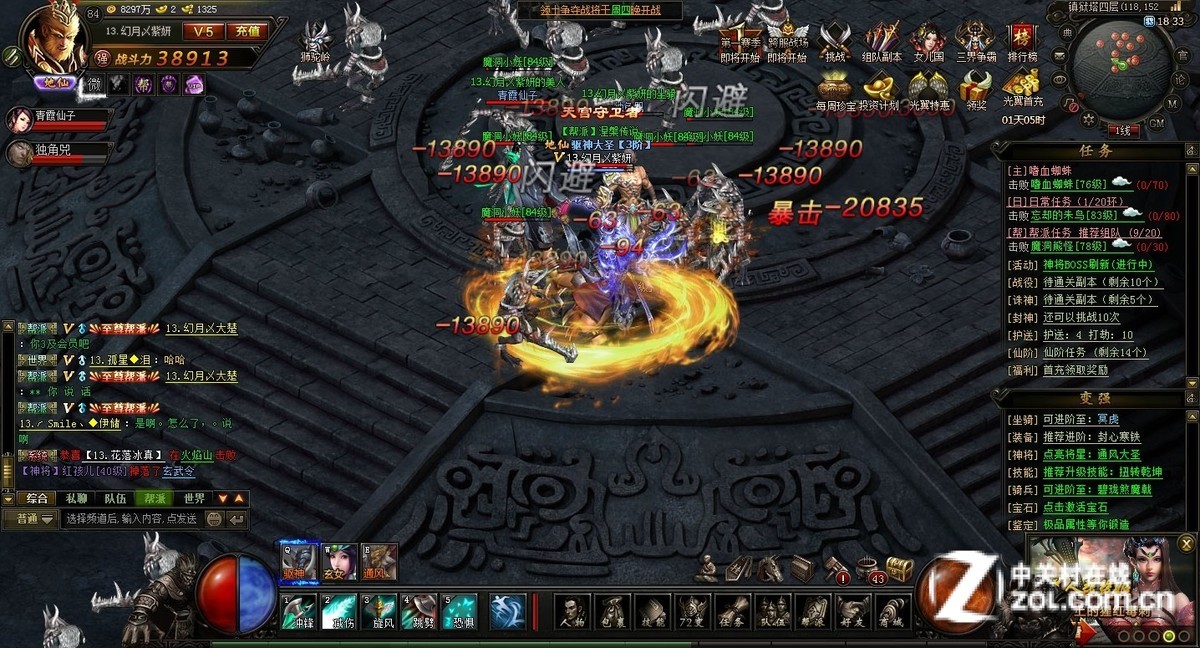
Task: Close the promotional banner popup
Action: [x=1186, y=543]
